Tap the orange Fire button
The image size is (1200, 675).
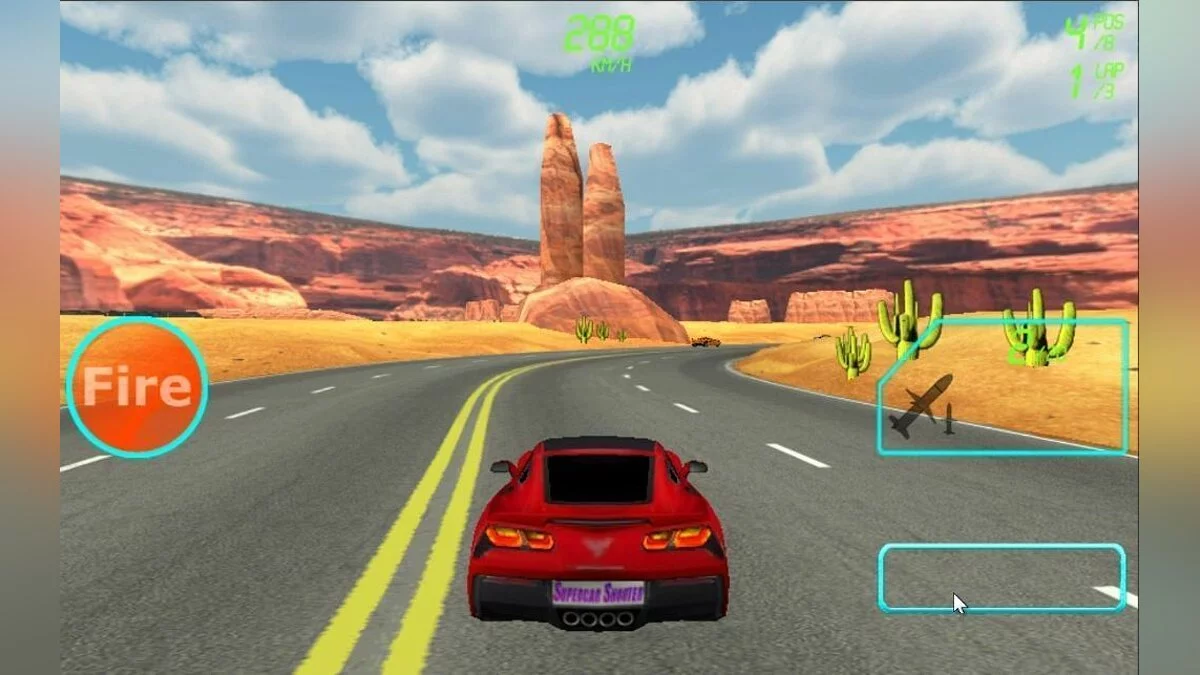pos(137,387)
